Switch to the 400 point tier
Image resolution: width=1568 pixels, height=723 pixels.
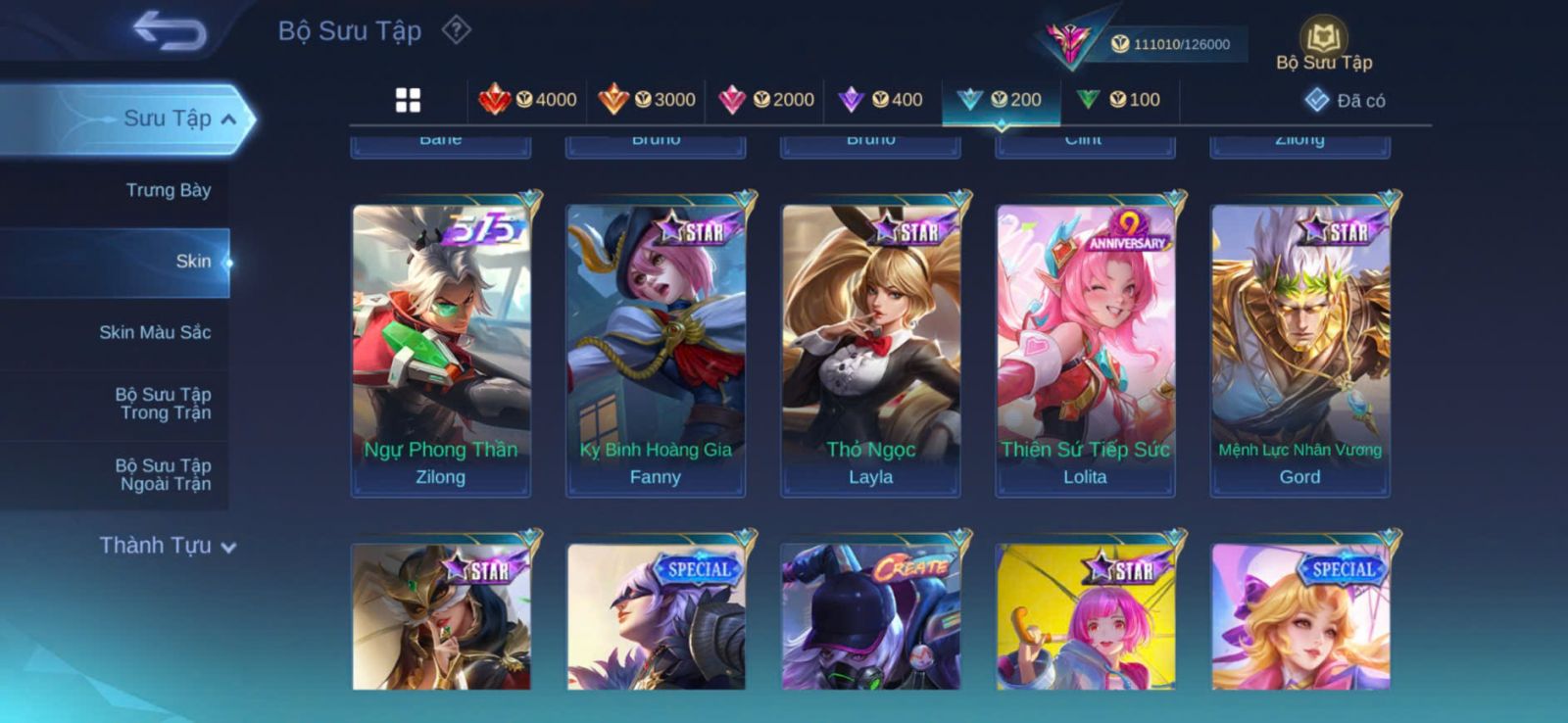click(x=882, y=100)
